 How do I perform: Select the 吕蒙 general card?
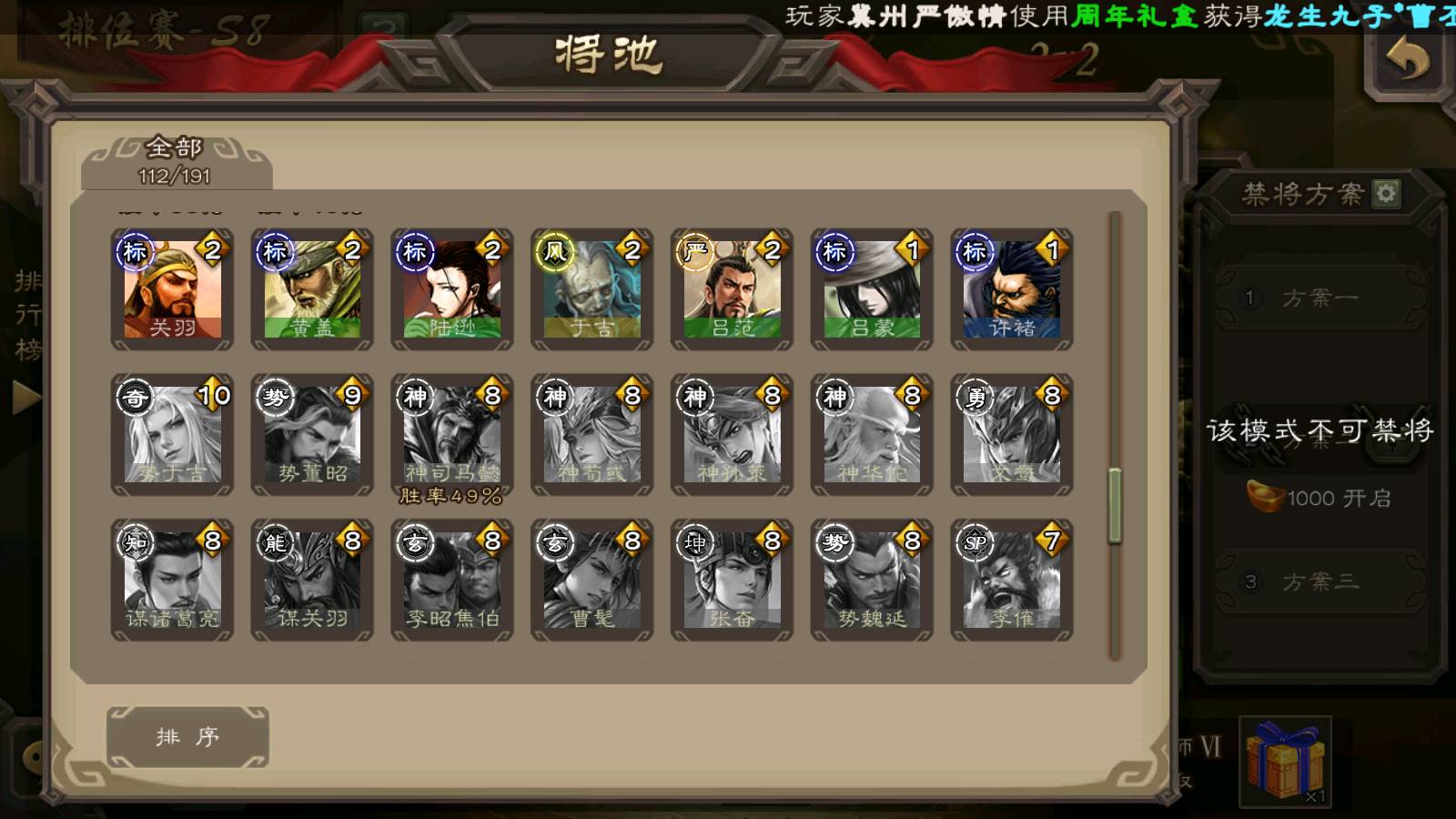click(872, 289)
